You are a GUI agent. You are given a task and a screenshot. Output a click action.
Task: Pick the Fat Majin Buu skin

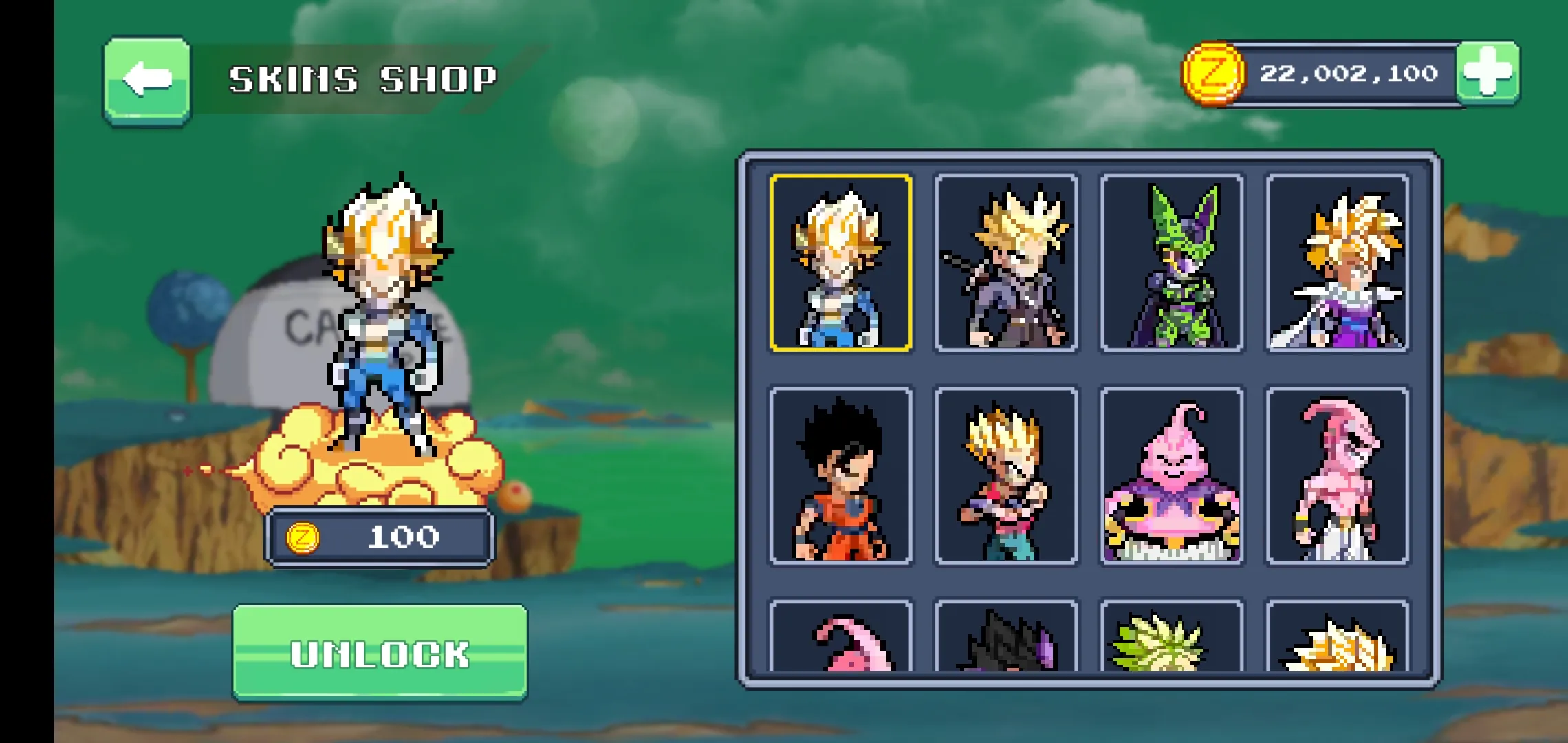[x=1172, y=476]
